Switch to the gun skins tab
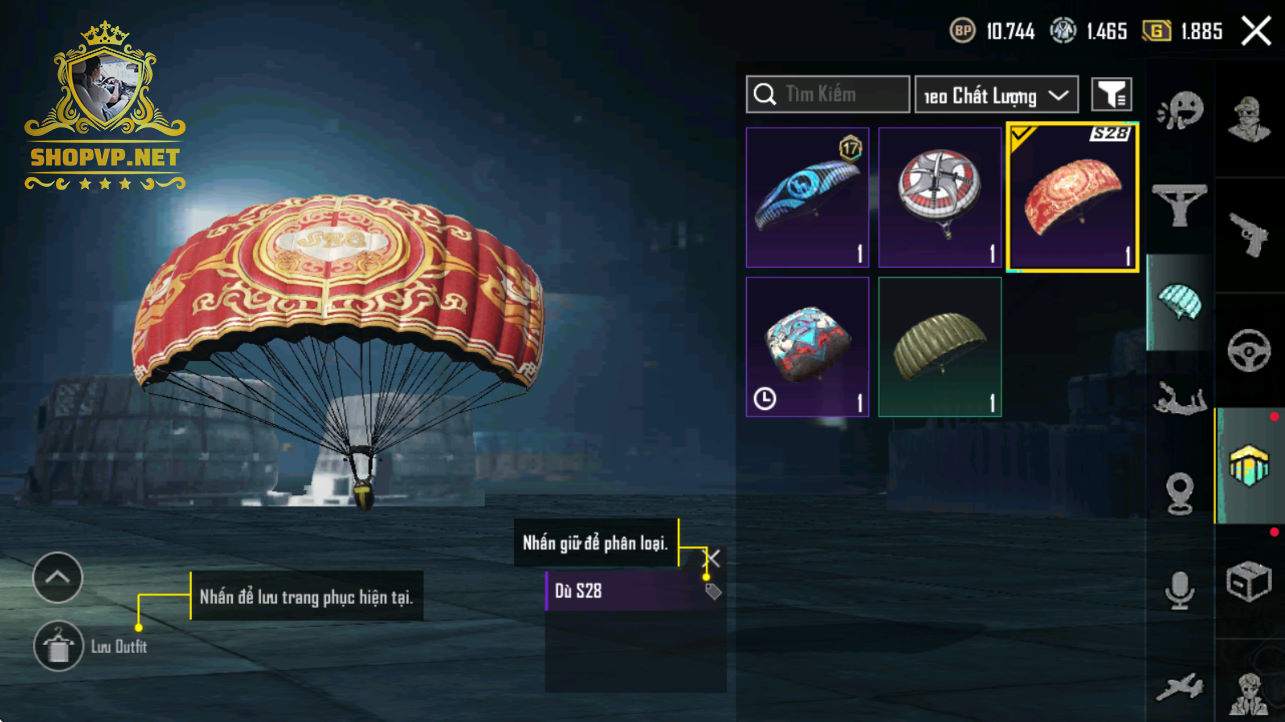The image size is (1285, 722). (1249, 231)
